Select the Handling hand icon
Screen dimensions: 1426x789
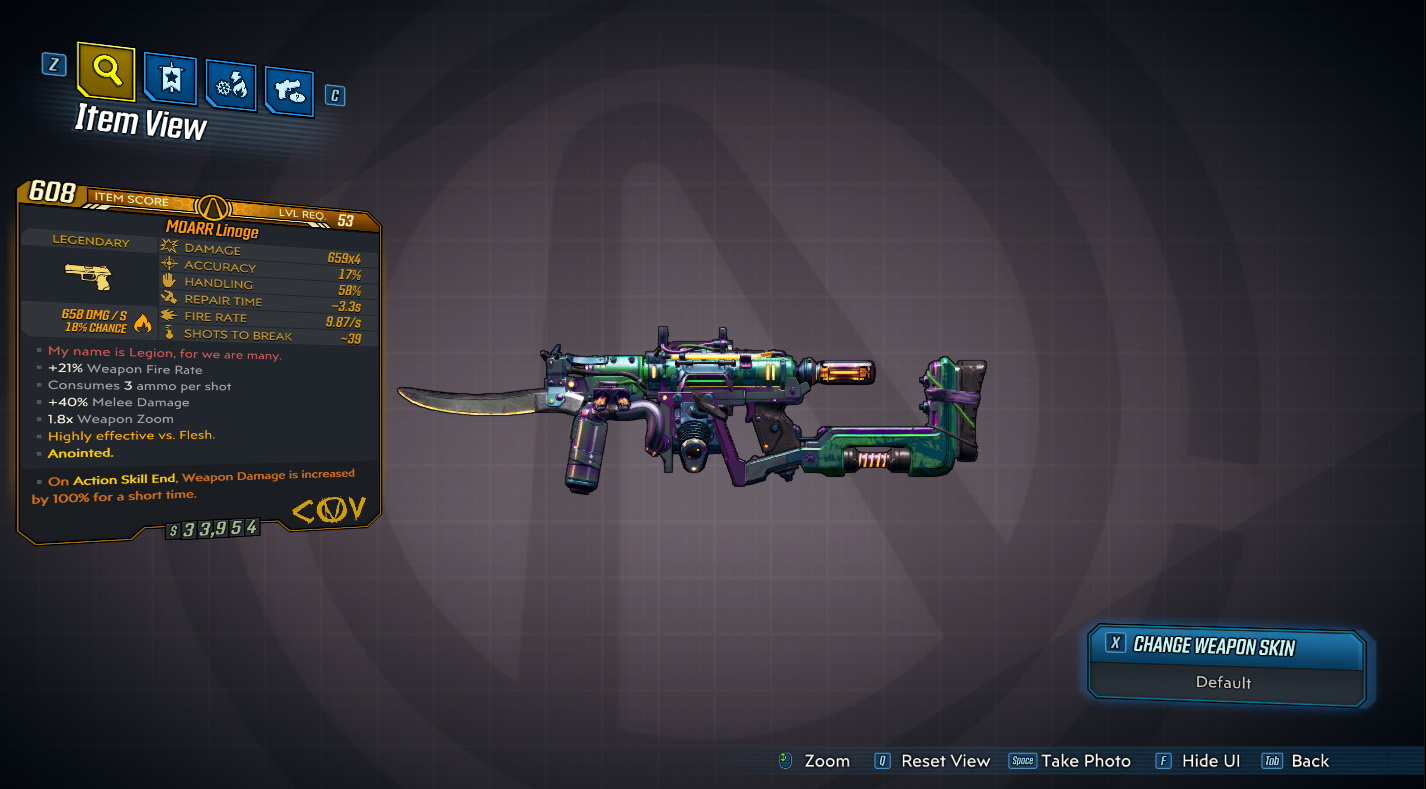tap(168, 282)
